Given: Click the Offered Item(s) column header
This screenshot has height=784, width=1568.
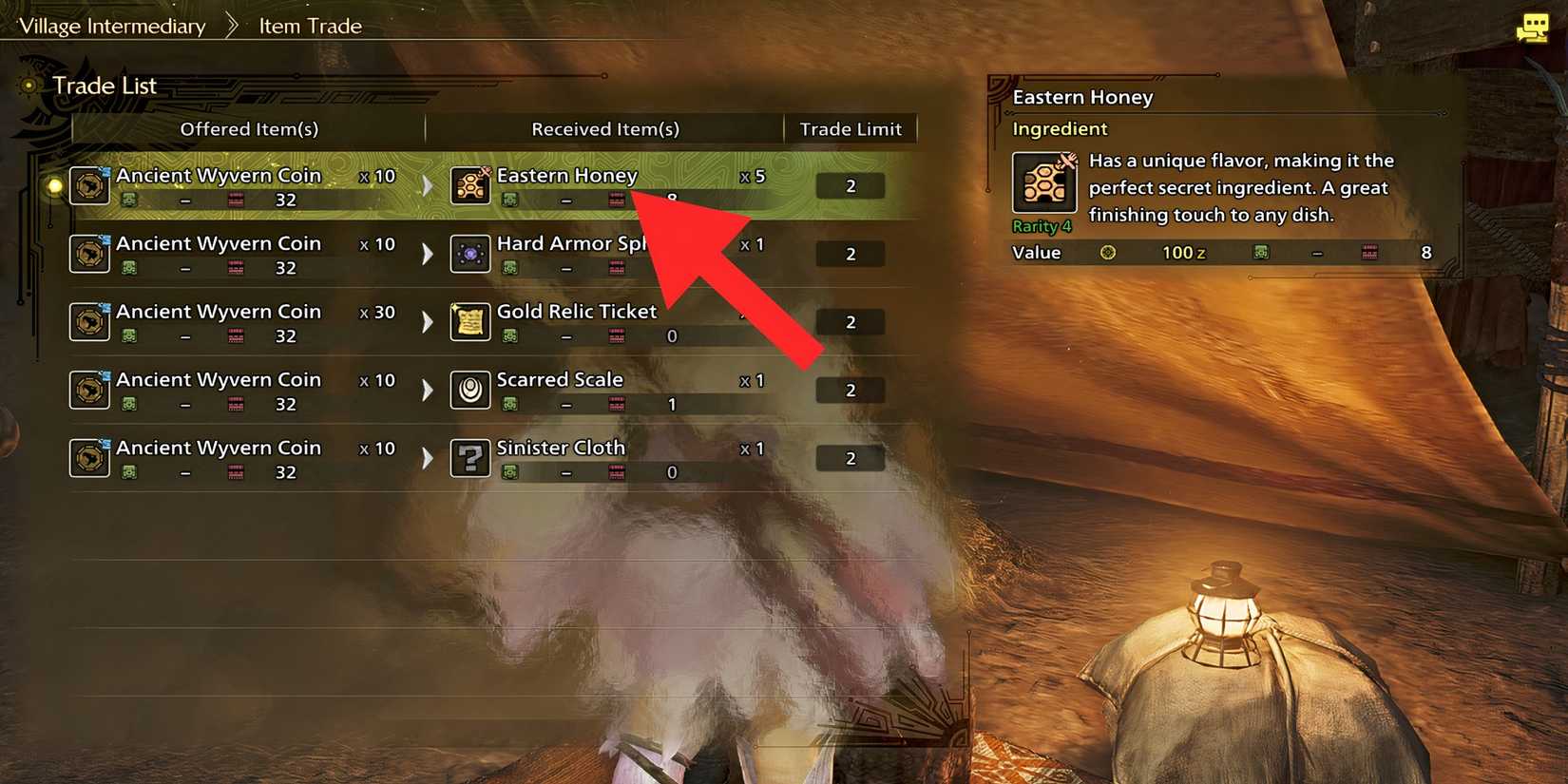Looking at the screenshot, I should (249, 129).
